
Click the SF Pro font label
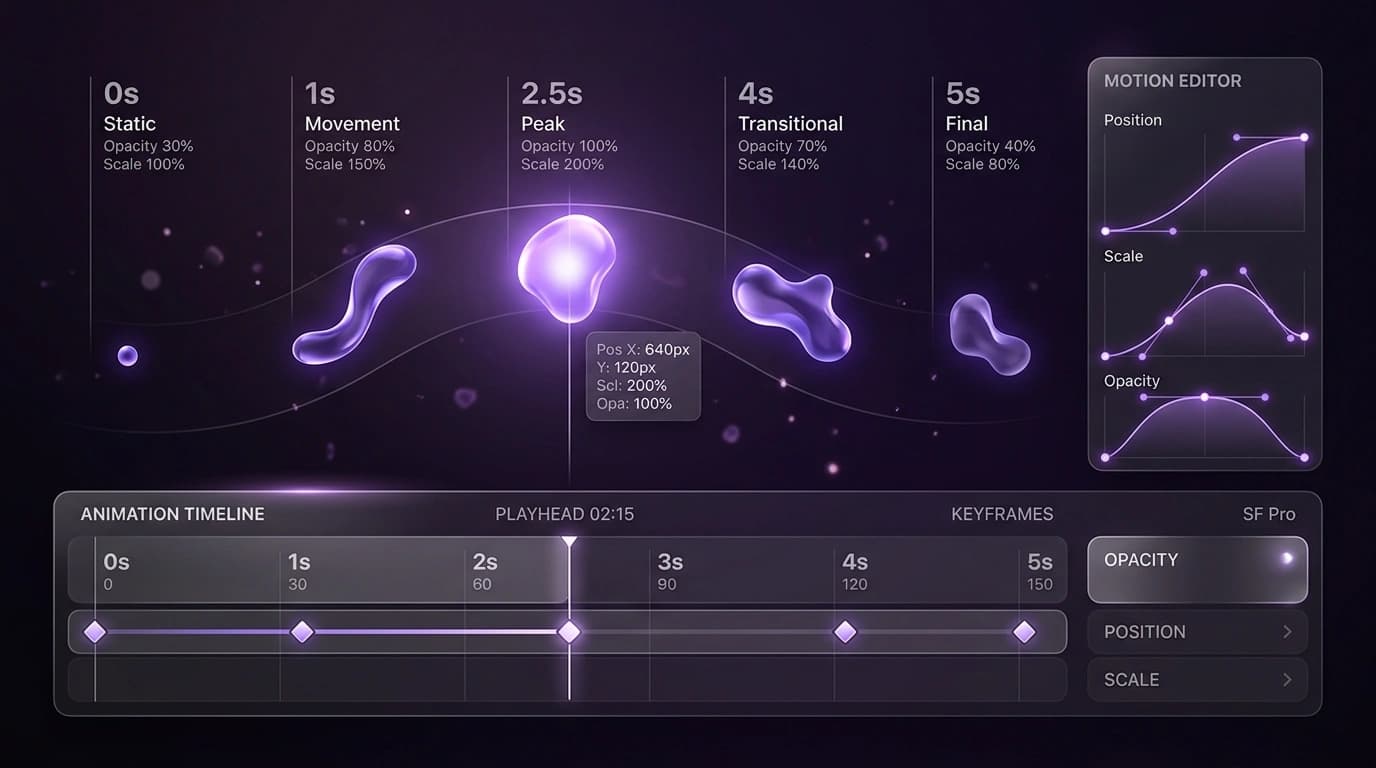pyautogui.click(x=1269, y=514)
